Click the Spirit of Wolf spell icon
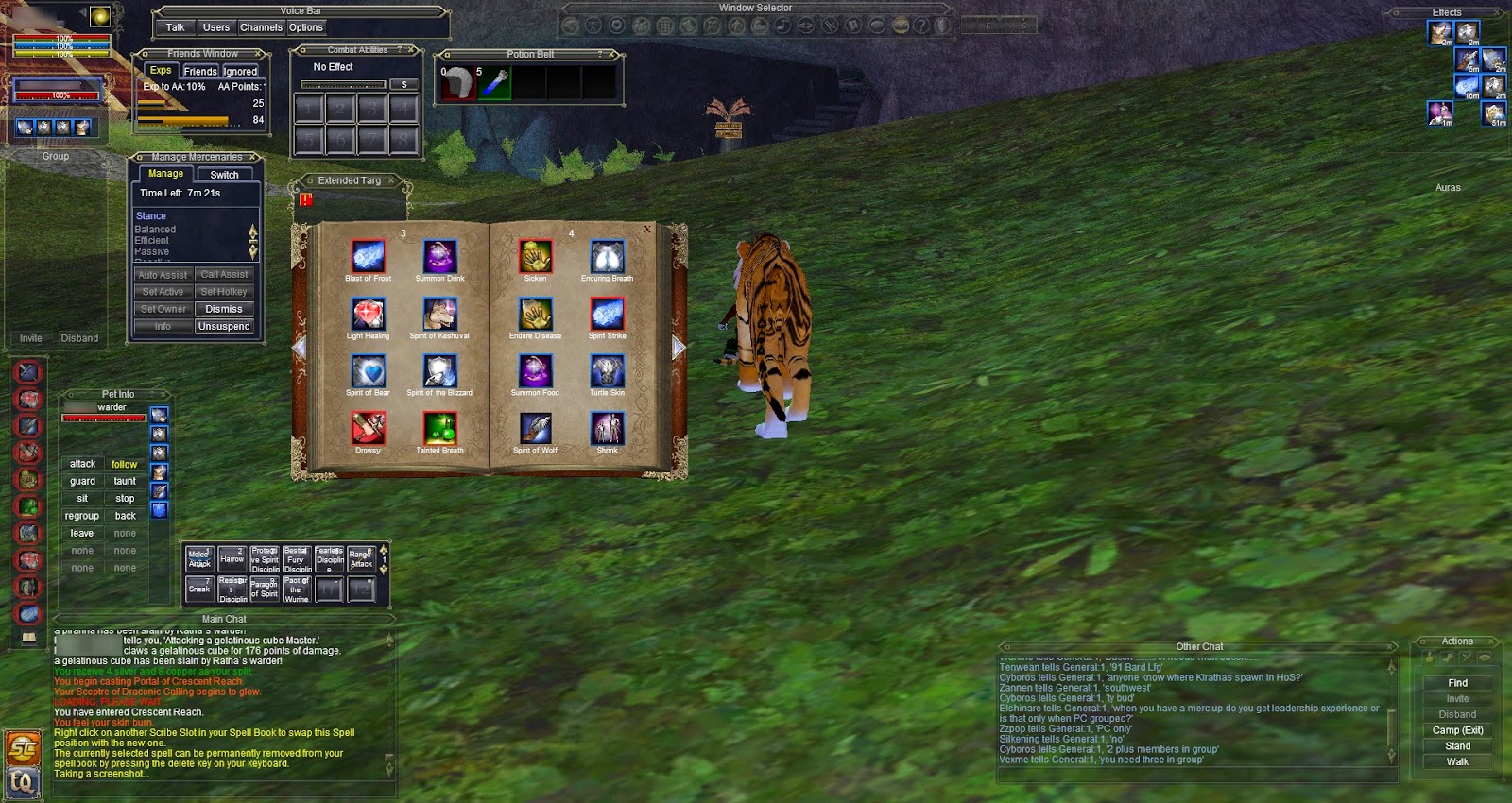This screenshot has width=1512, height=803. [x=534, y=429]
